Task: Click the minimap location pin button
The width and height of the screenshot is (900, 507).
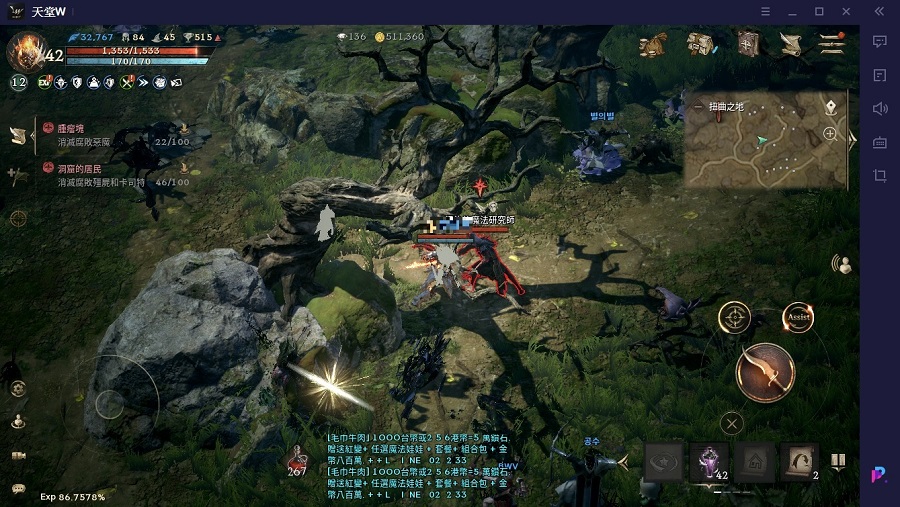Action: [x=830, y=106]
